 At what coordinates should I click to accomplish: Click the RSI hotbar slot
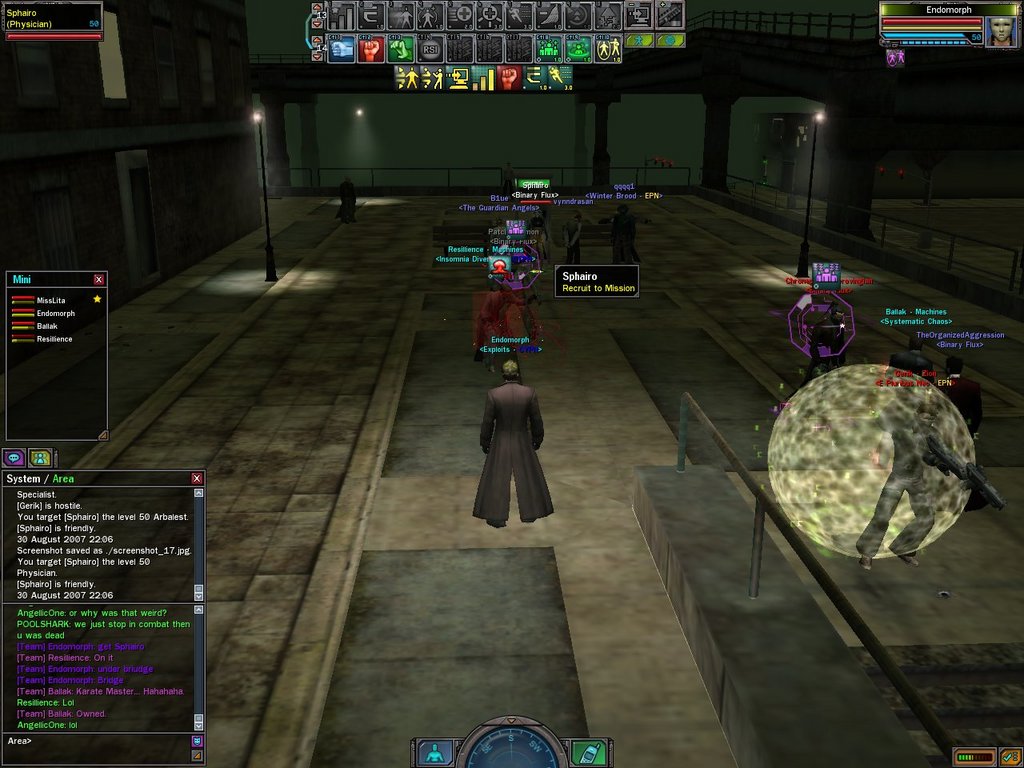tap(431, 48)
